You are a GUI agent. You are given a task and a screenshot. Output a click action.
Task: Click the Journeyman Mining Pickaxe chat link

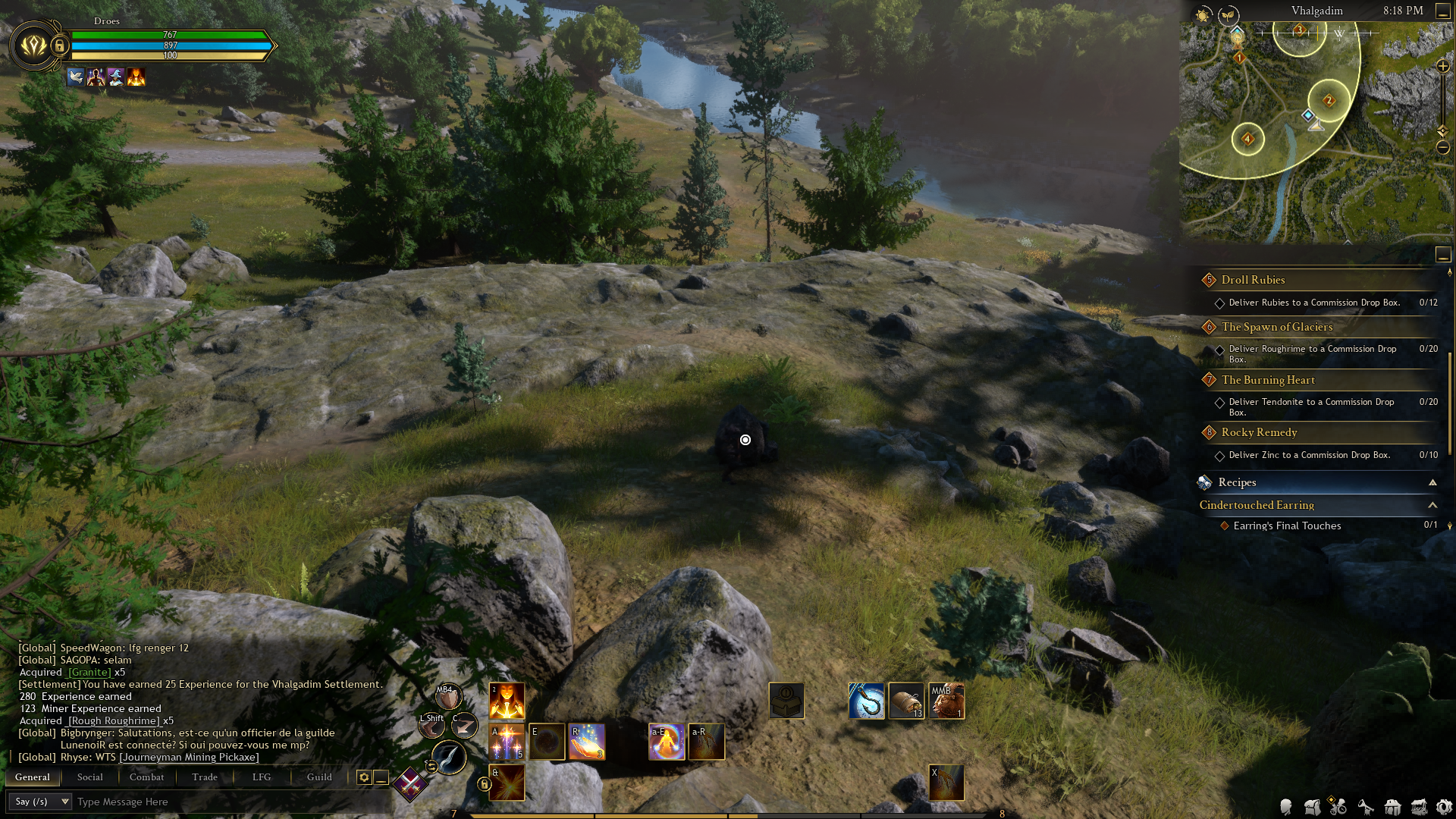coord(189,757)
